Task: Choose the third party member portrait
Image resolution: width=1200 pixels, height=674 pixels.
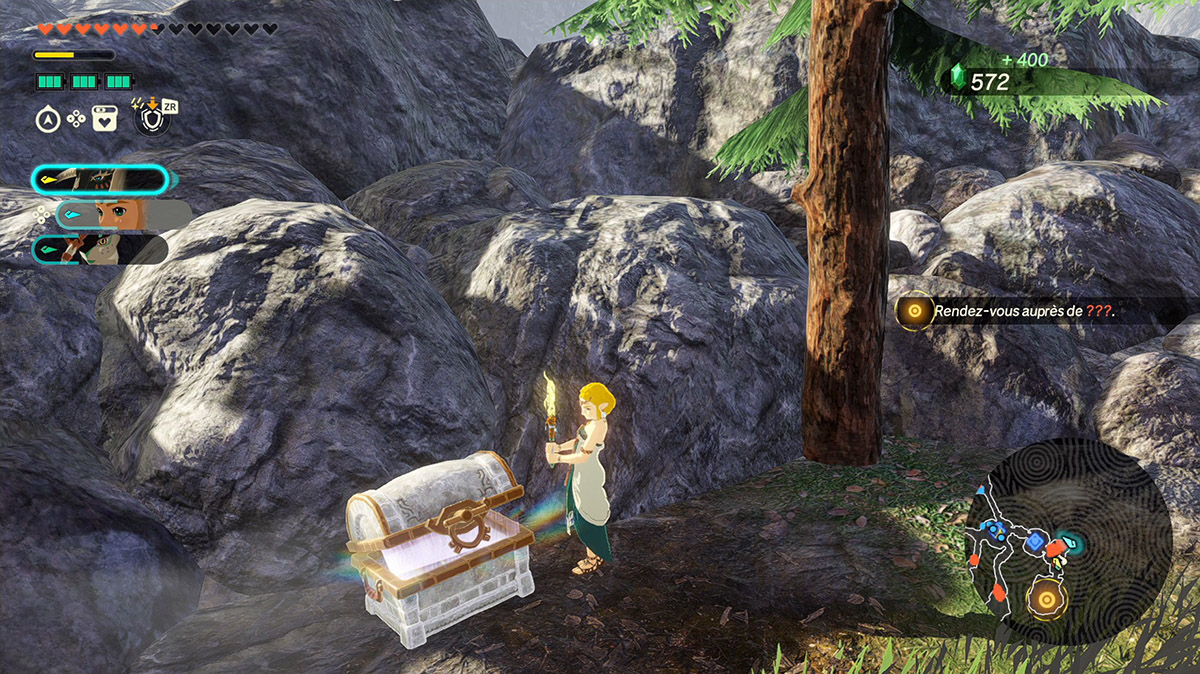Action: coord(98,249)
